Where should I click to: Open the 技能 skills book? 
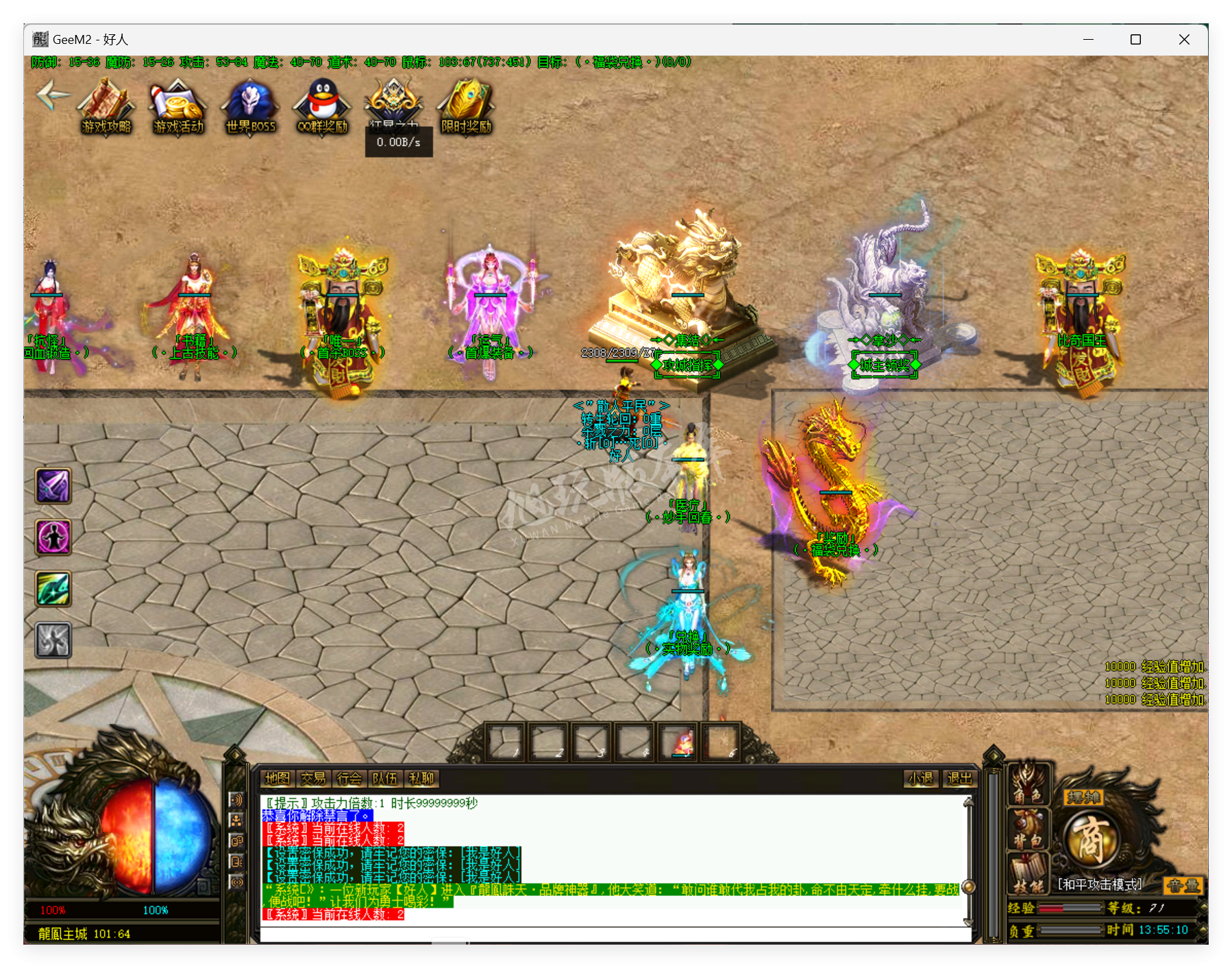[x=1028, y=875]
